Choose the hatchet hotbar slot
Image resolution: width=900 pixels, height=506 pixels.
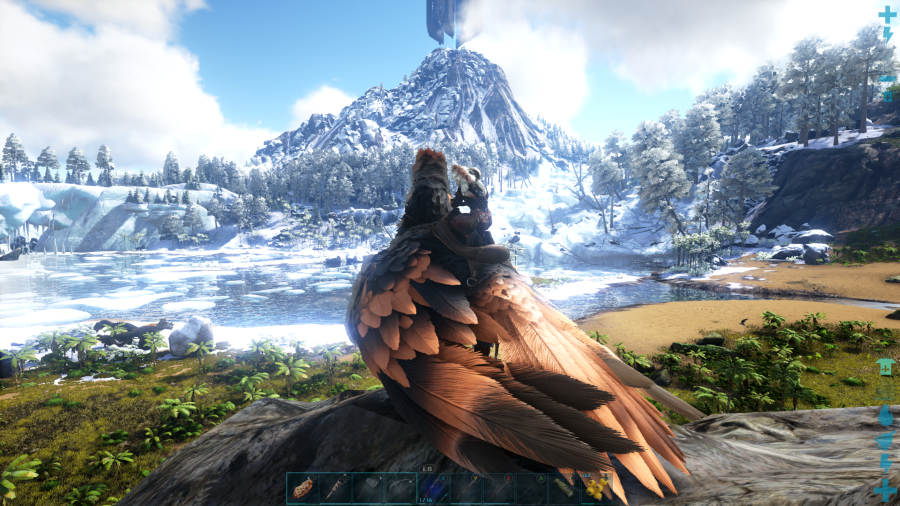368,488
